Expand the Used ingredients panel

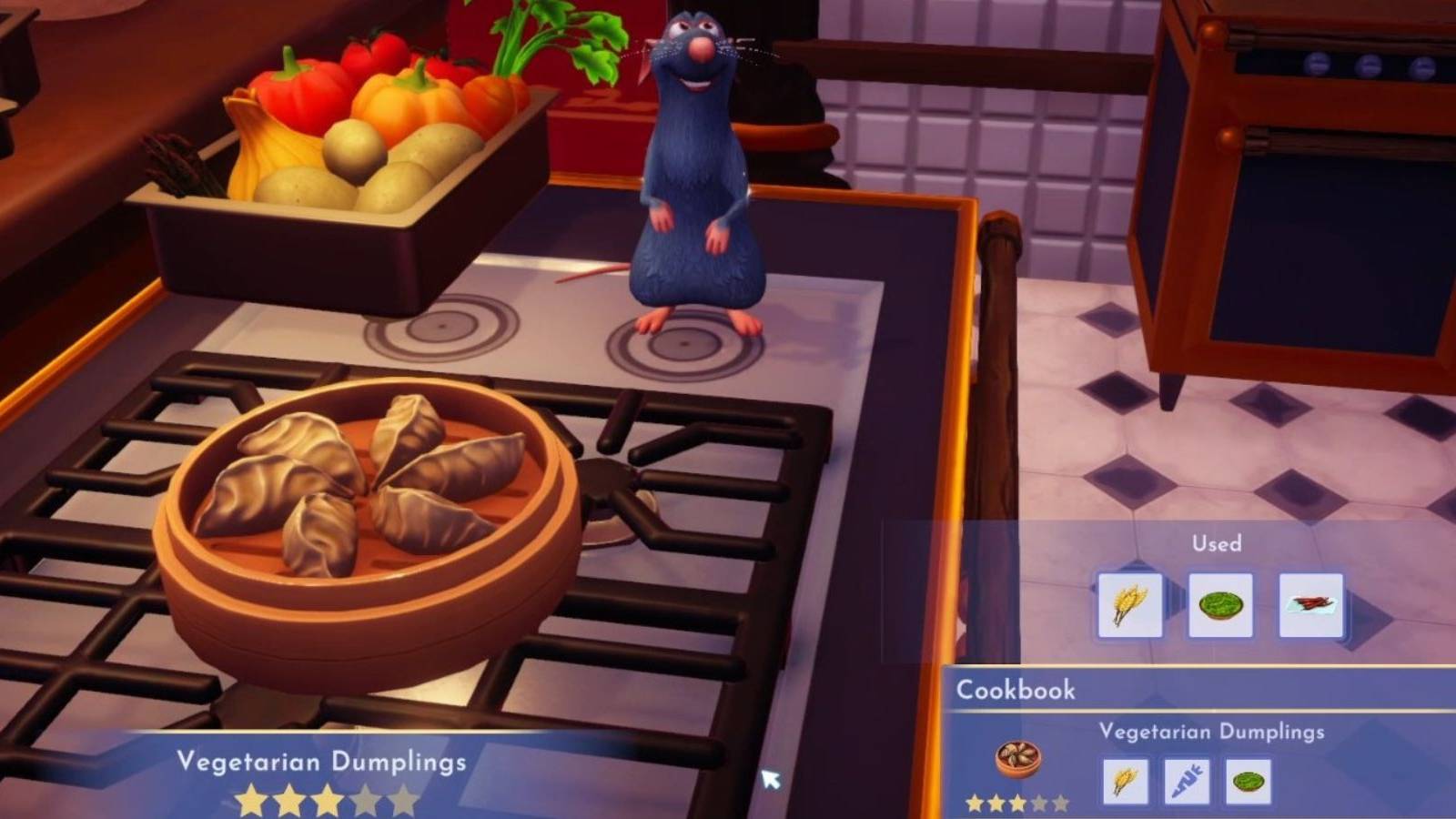point(1219,543)
